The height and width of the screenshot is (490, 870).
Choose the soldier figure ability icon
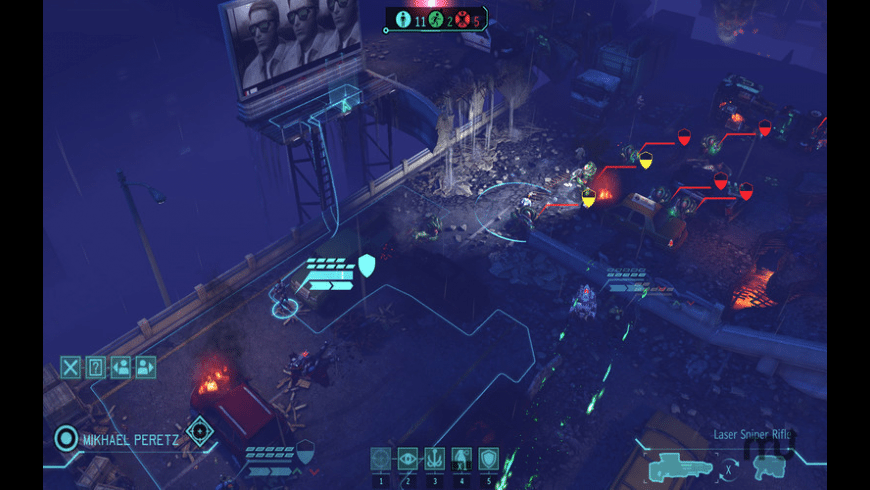pos(461,458)
